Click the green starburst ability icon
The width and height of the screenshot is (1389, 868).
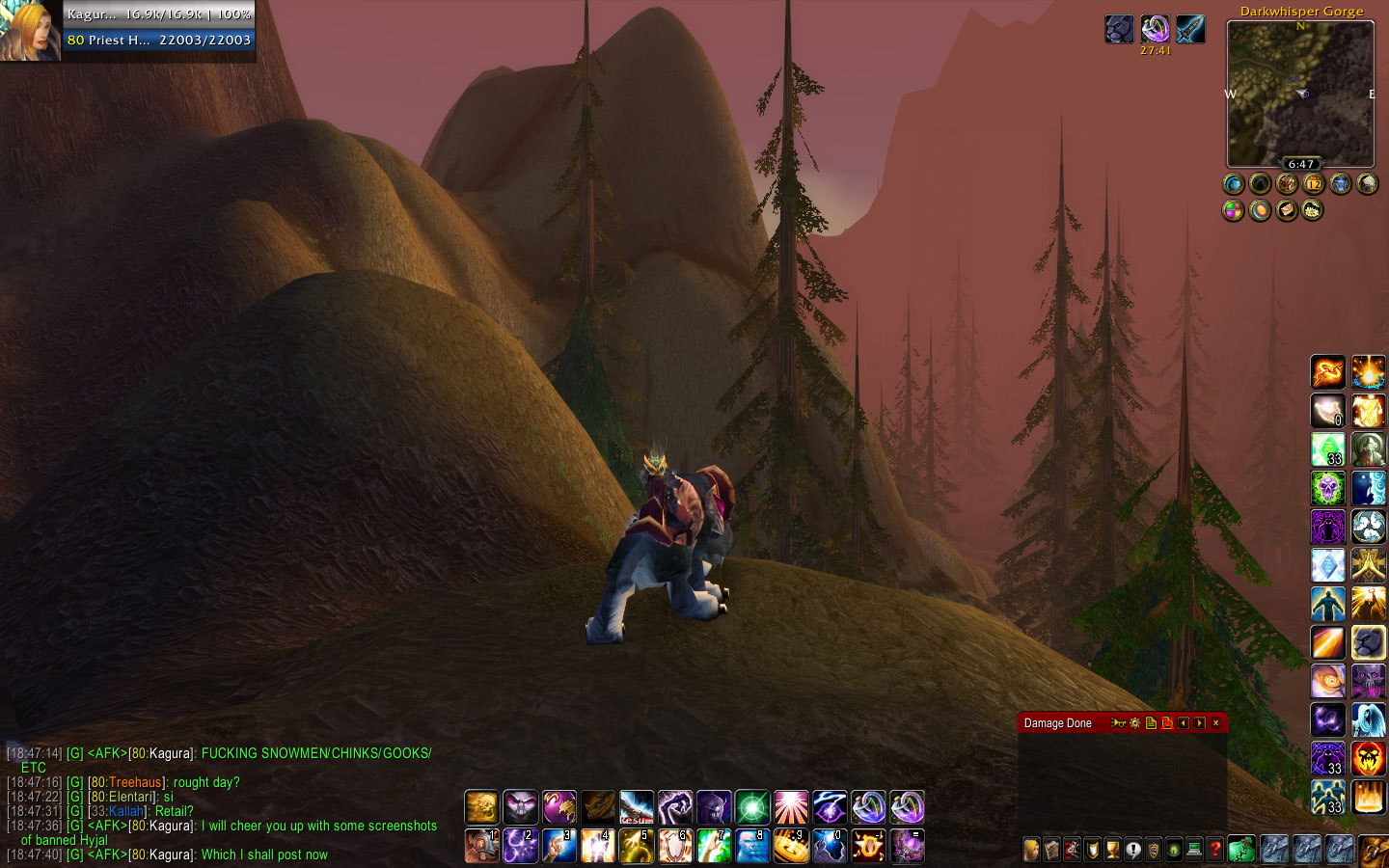pos(751,806)
